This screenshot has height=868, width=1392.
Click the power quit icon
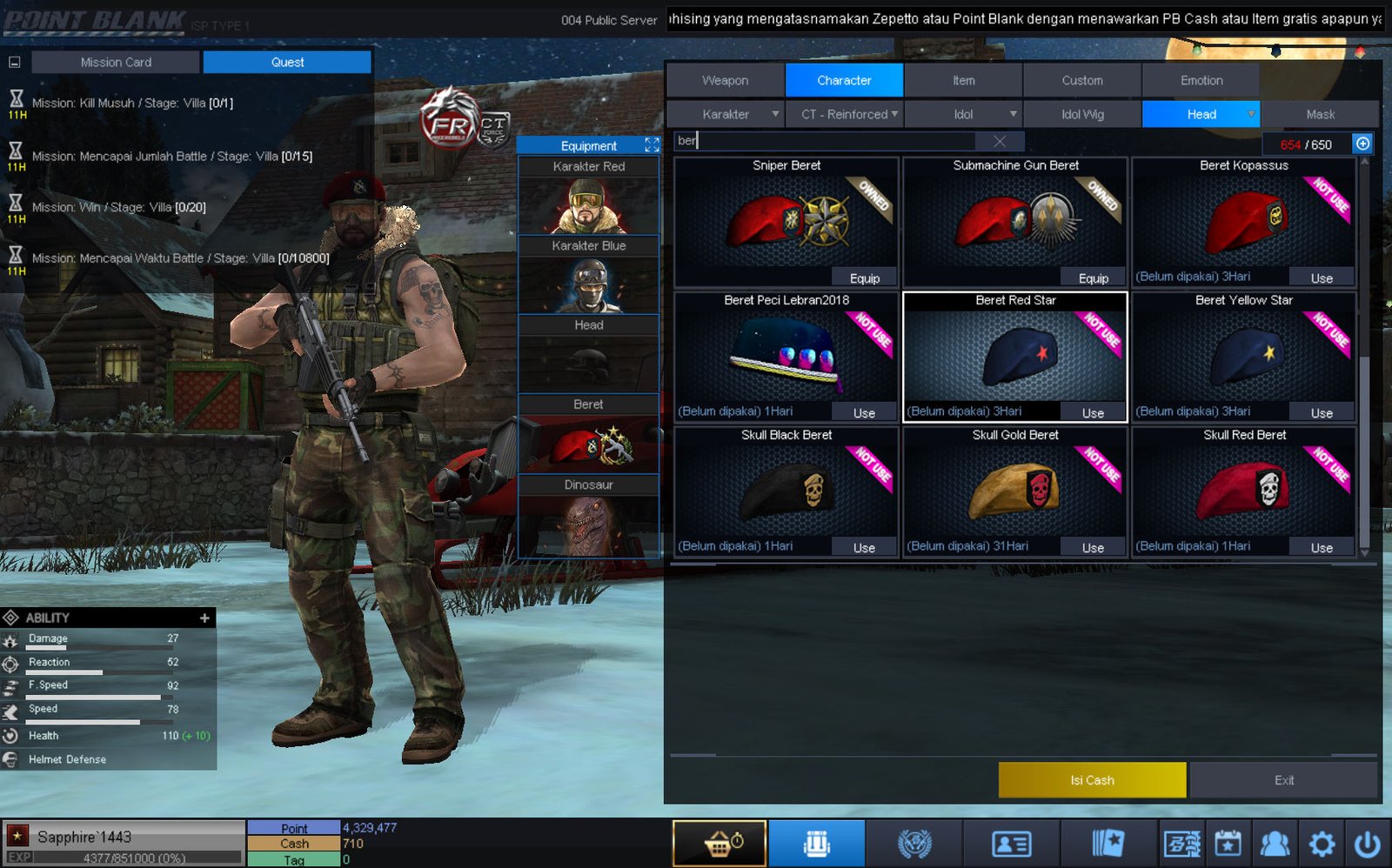[x=1367, y=843]
